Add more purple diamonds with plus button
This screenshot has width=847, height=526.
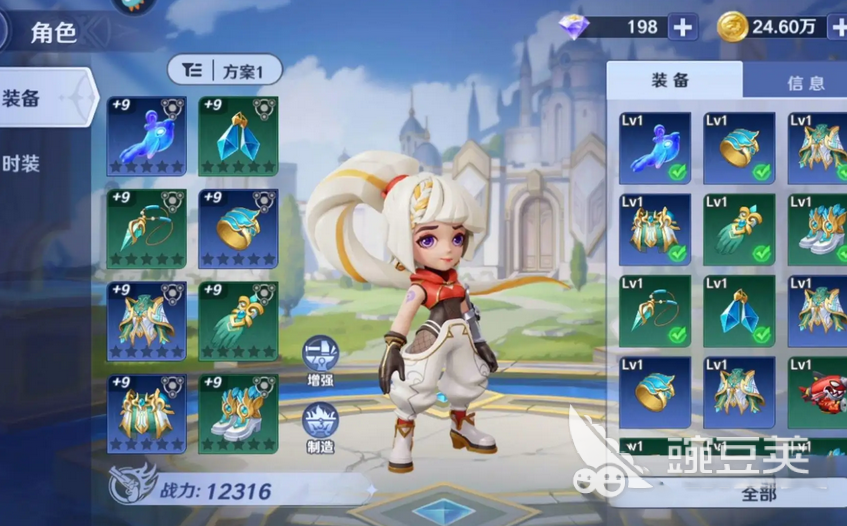(683, 27)
